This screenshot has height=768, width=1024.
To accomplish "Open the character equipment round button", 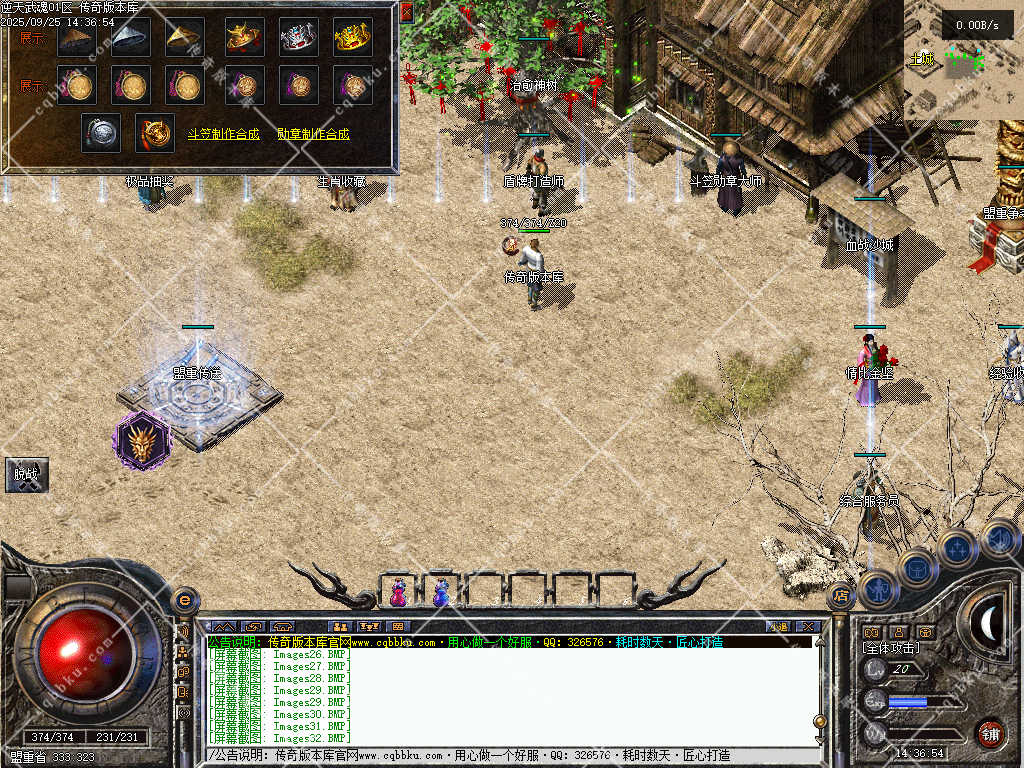I will coord(878,590).
